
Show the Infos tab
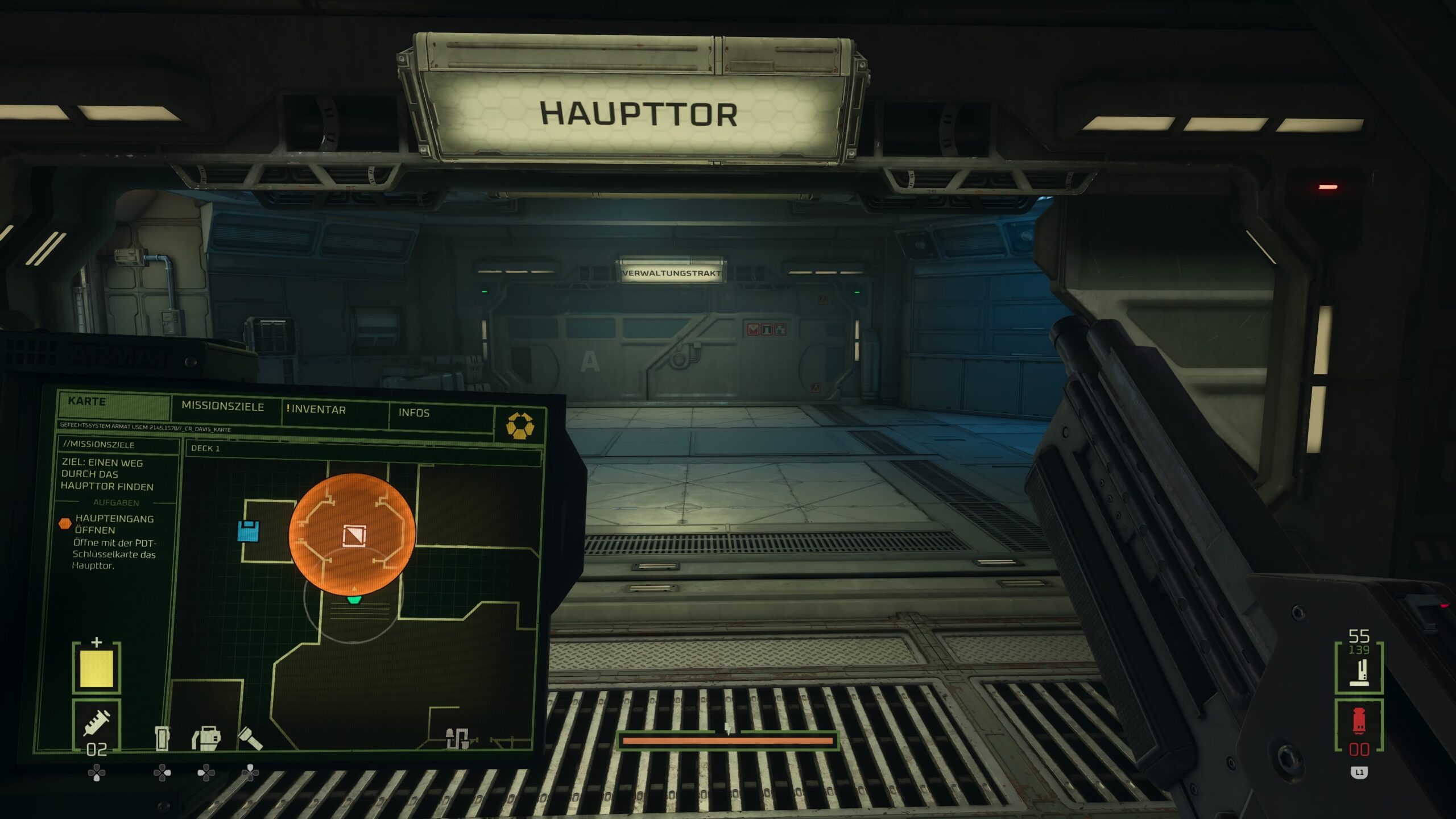tap(413, 413)
